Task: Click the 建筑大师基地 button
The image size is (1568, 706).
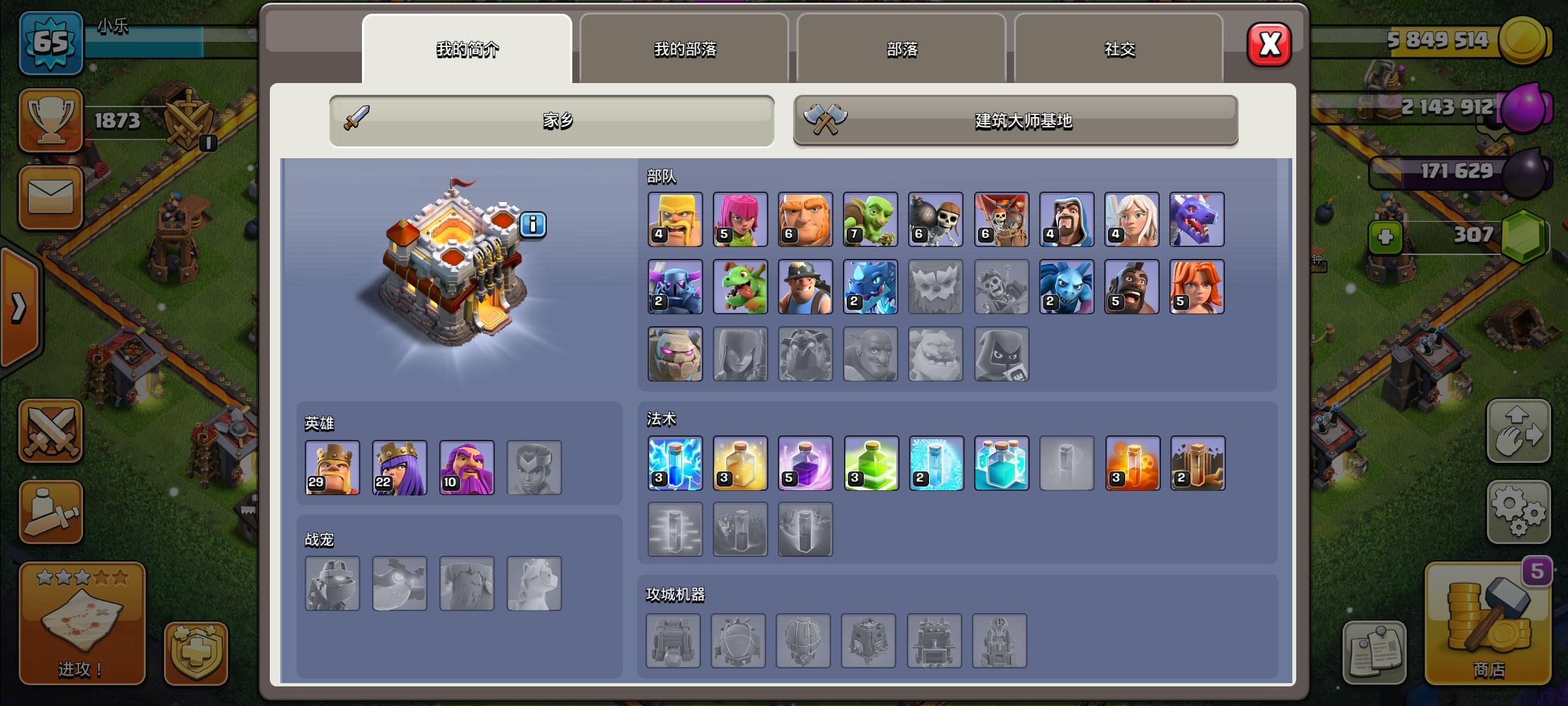Action: 1015,120
